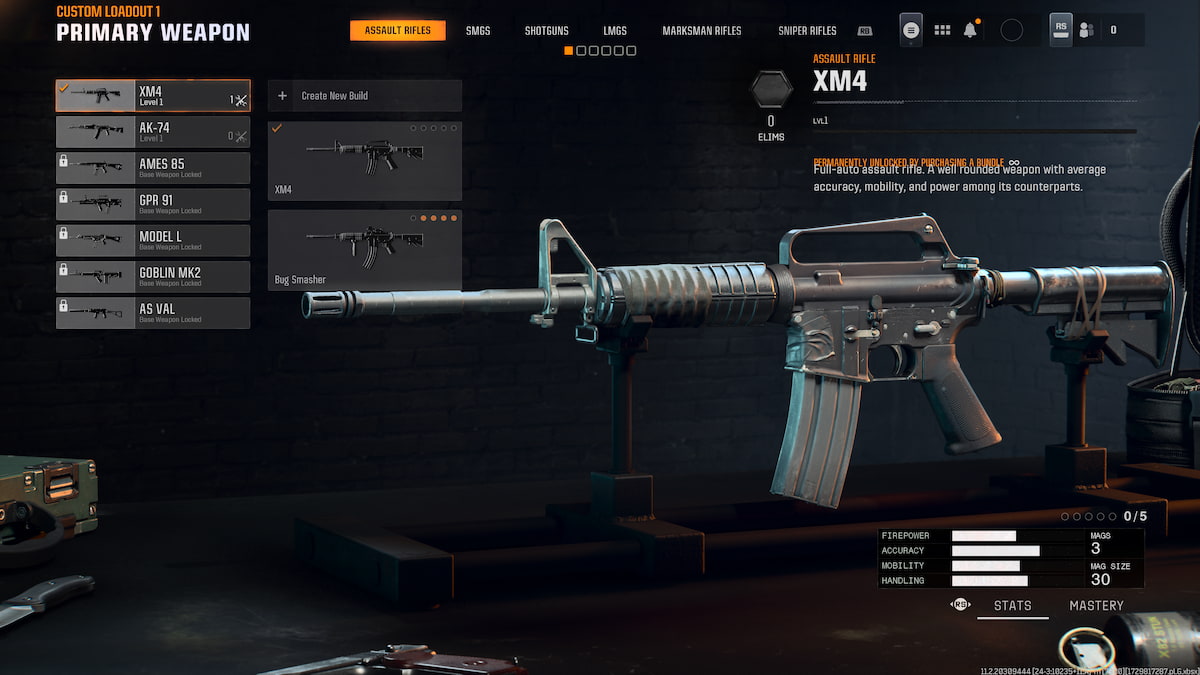Click Create New Build
The image size is (1200, 675).
[364, 96]
